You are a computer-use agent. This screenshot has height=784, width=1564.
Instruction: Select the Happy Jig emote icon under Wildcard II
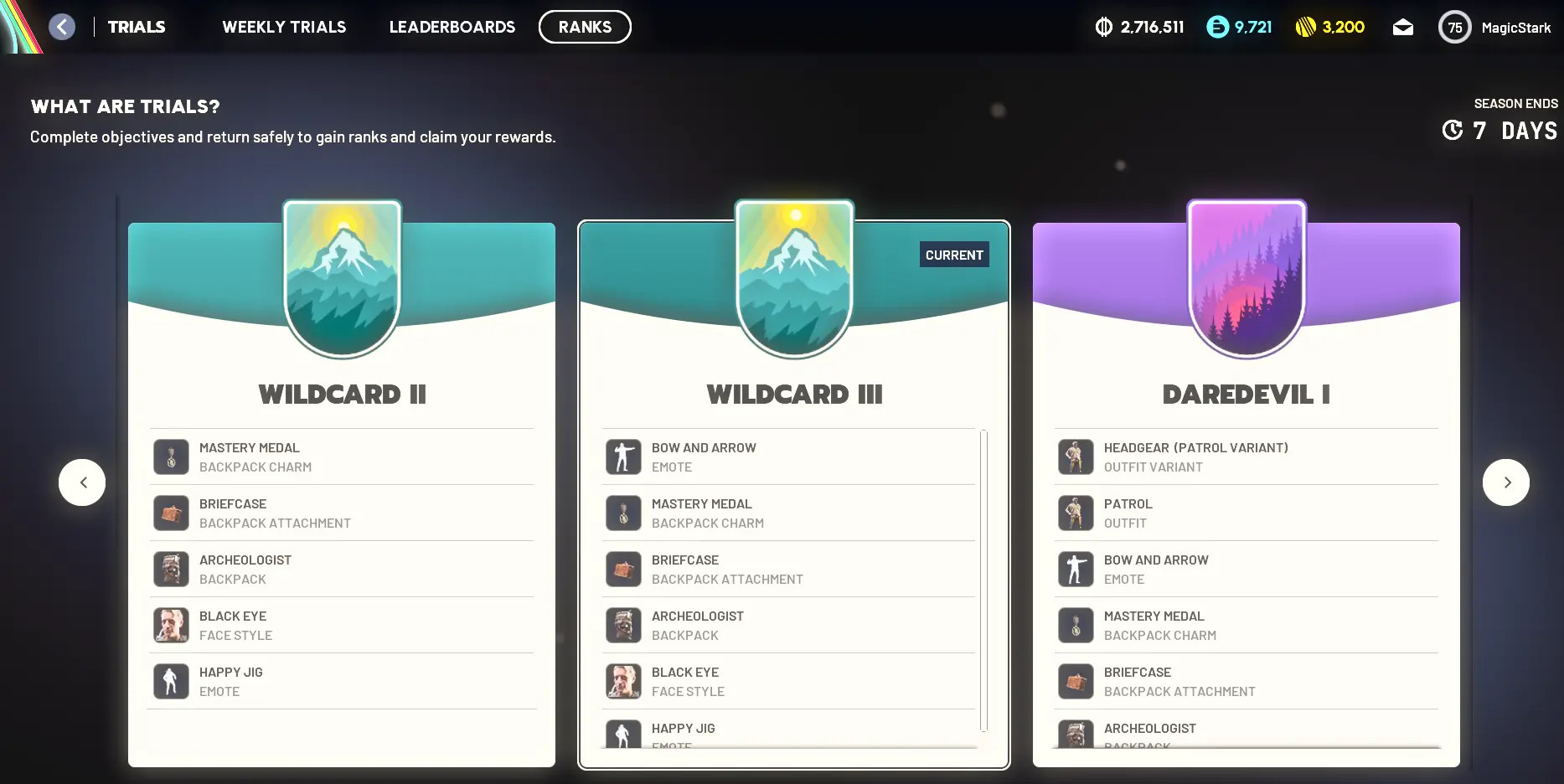[171, 681]
